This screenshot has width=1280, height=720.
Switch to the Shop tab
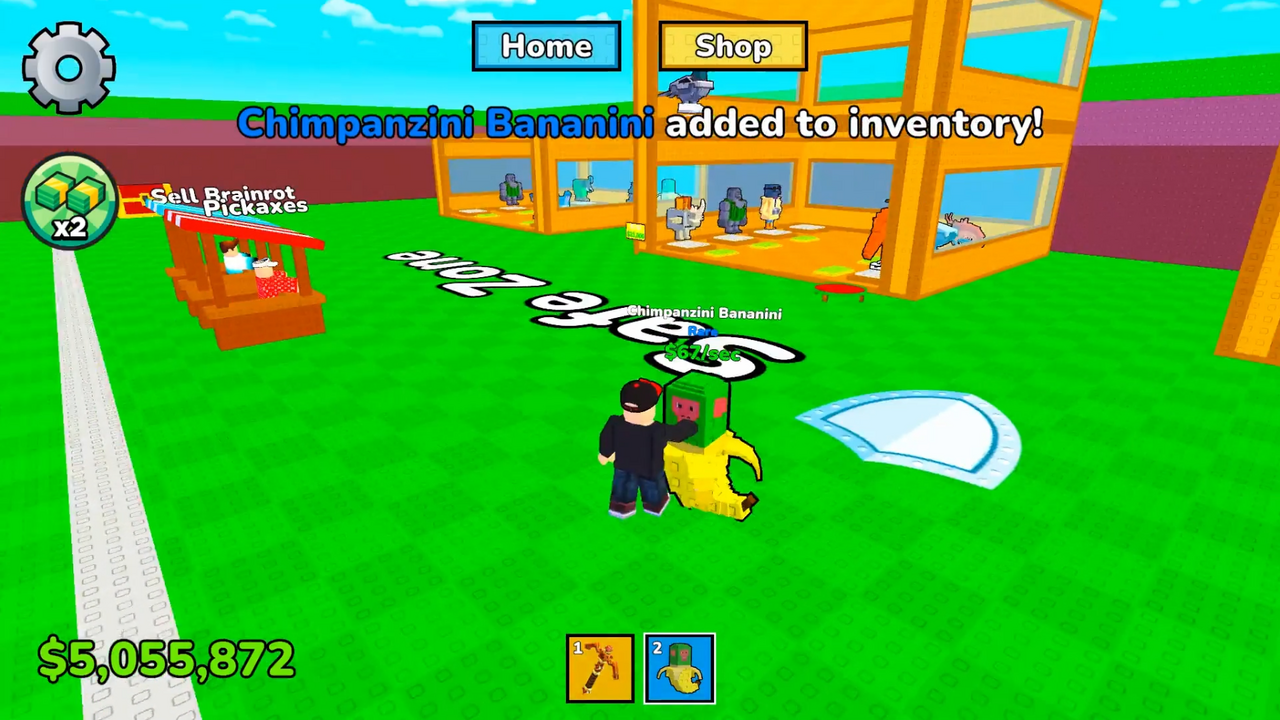pos(733,46)
